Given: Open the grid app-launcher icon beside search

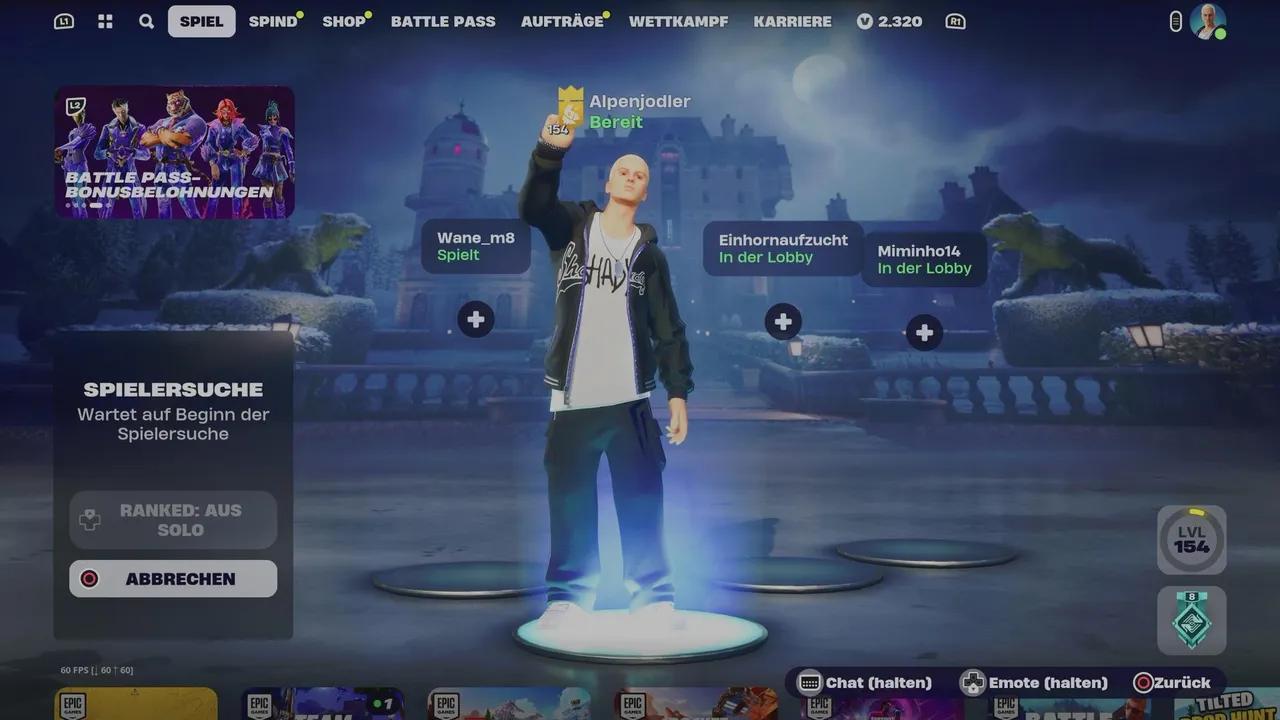Looking at the screenshot, I should (105, 21).
